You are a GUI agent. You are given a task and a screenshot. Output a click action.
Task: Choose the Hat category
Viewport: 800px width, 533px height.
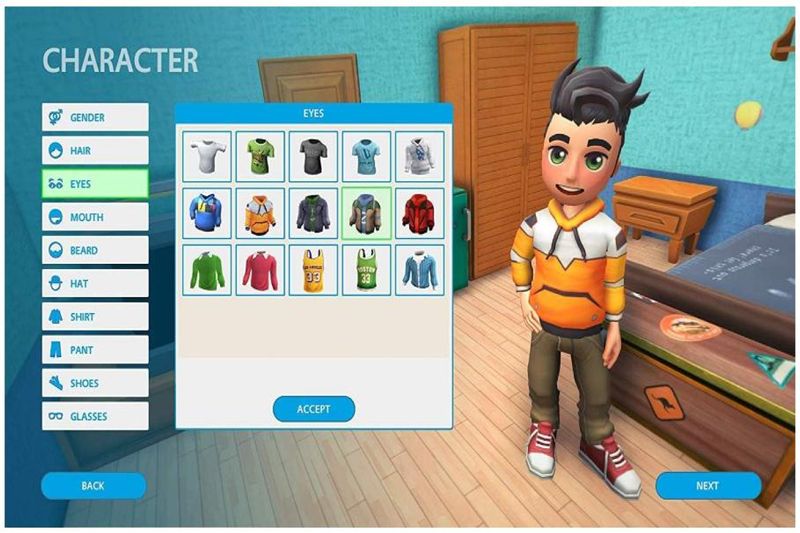[x=95, y=284]
